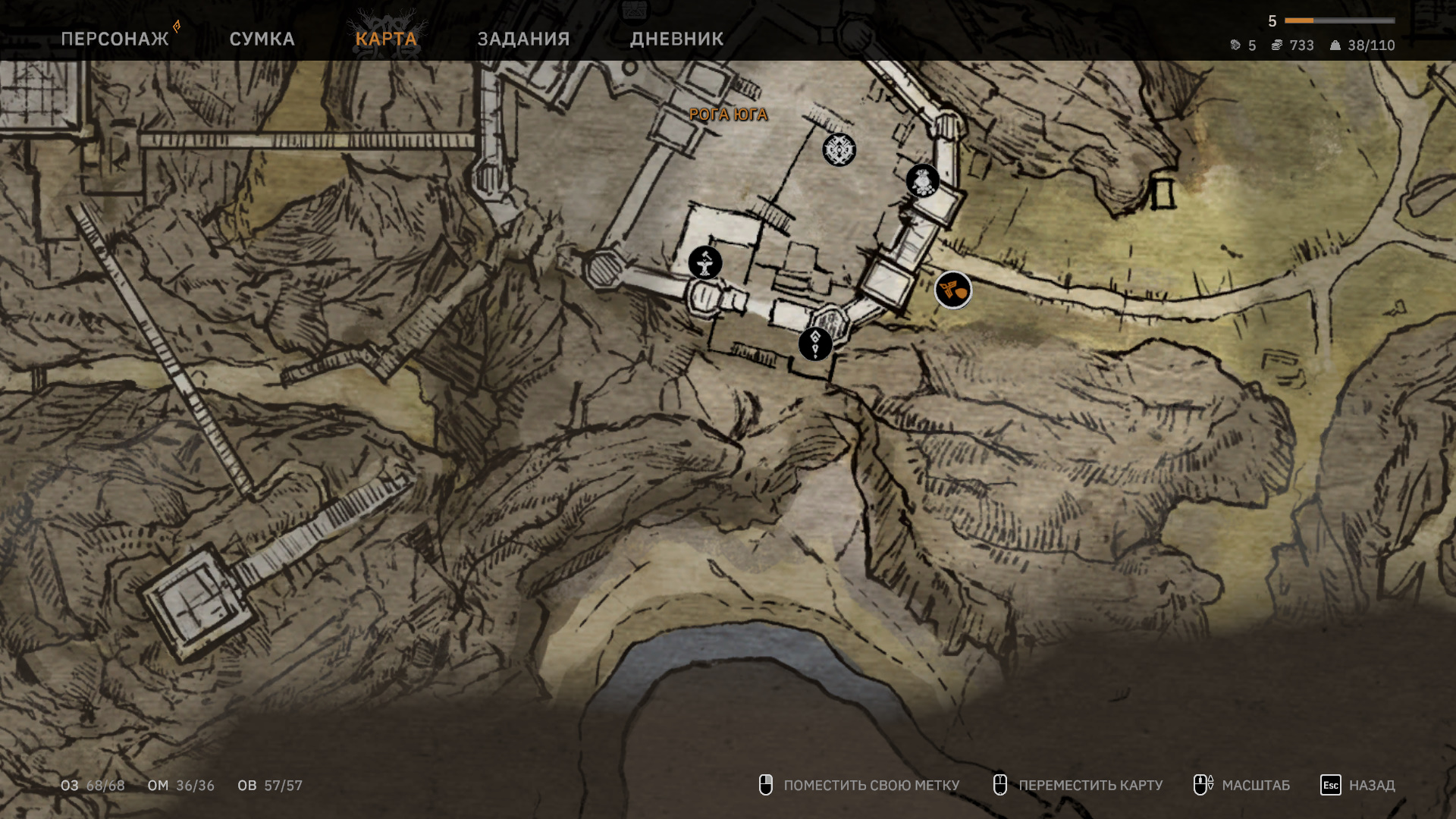Click the orange player position marker
Screen dimensions: 1456x819
(953, 290)
